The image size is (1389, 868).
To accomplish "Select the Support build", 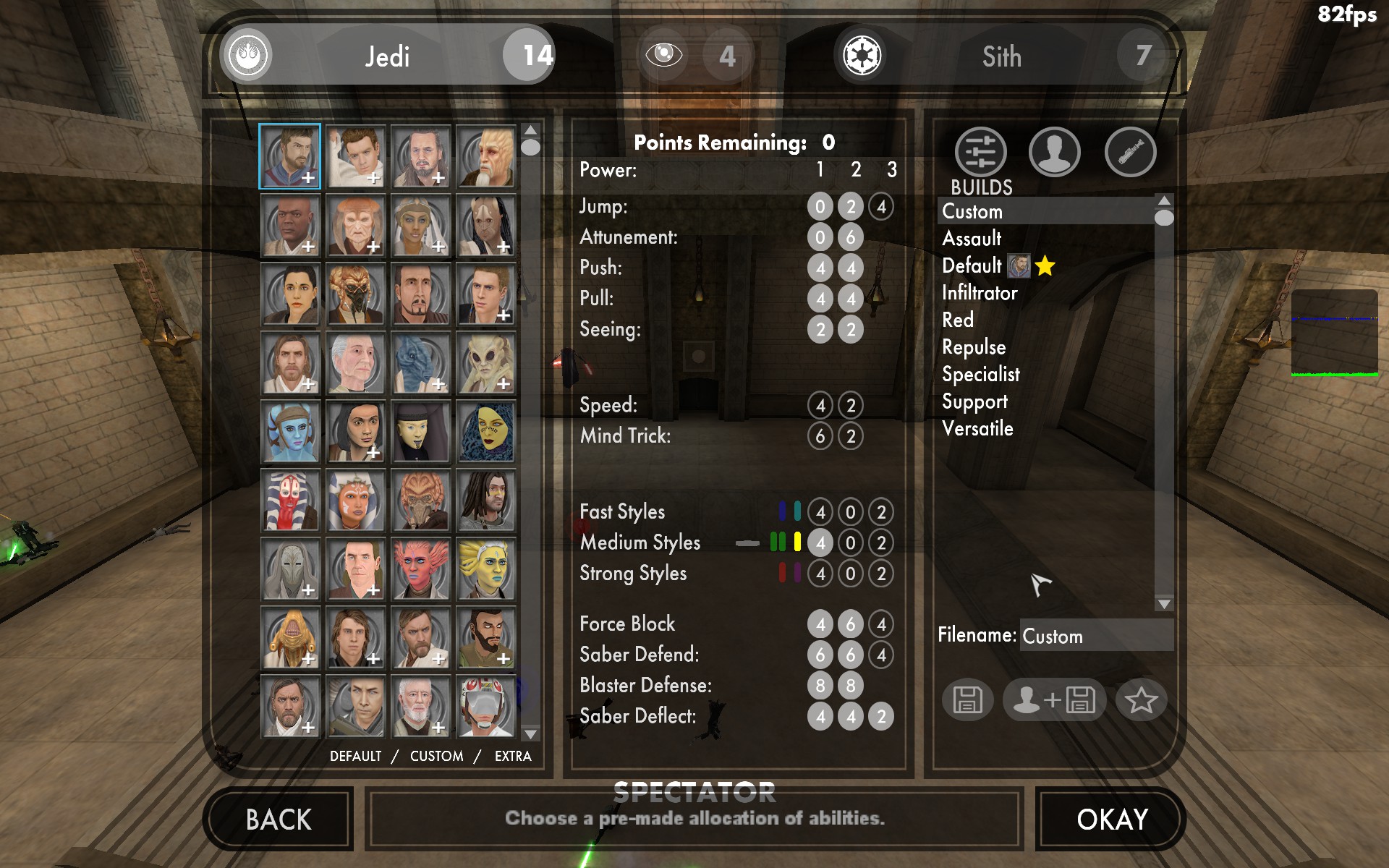I will click(x=974, y=401).
